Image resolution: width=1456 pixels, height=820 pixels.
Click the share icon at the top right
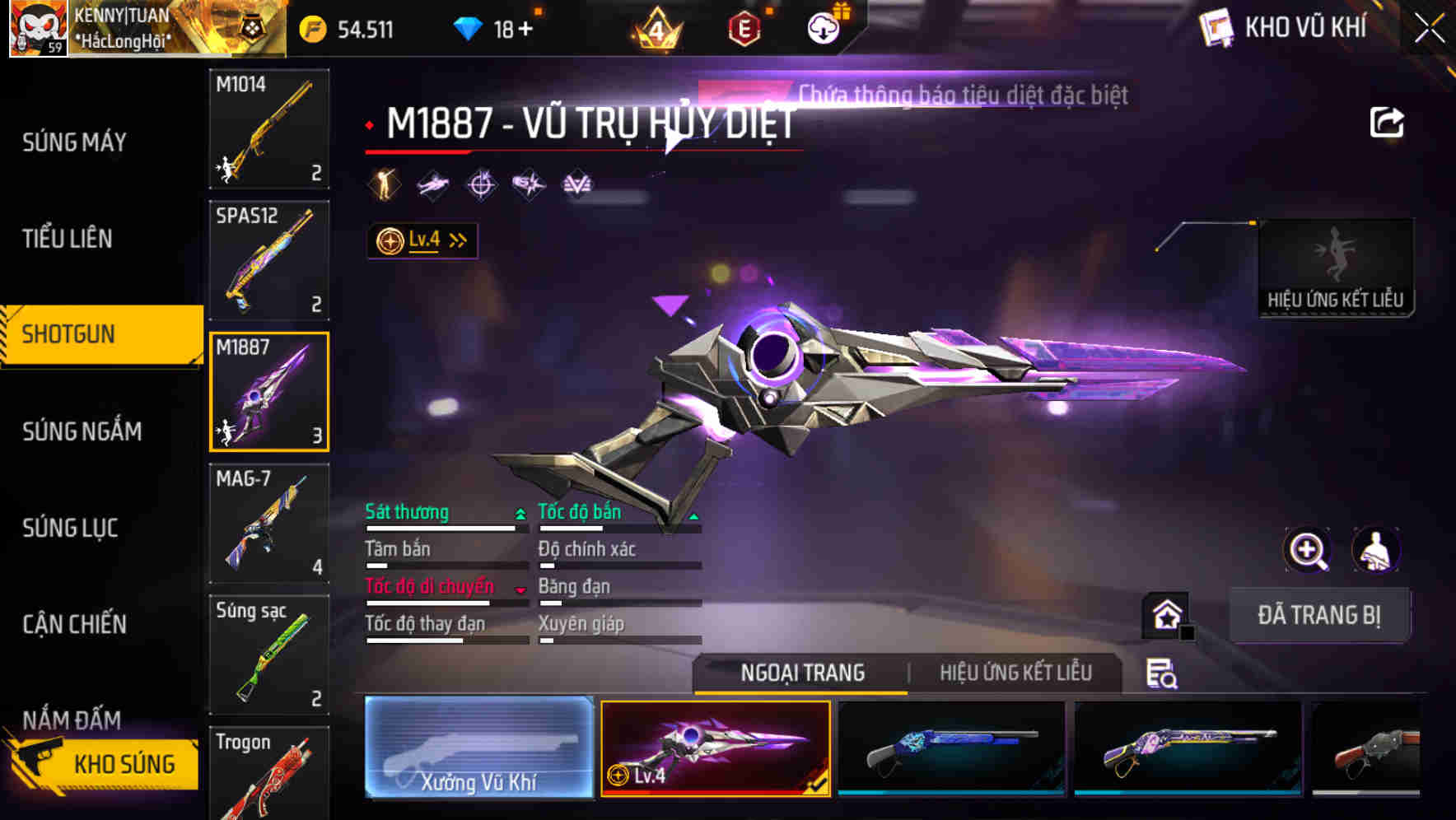click(1388, 120)
